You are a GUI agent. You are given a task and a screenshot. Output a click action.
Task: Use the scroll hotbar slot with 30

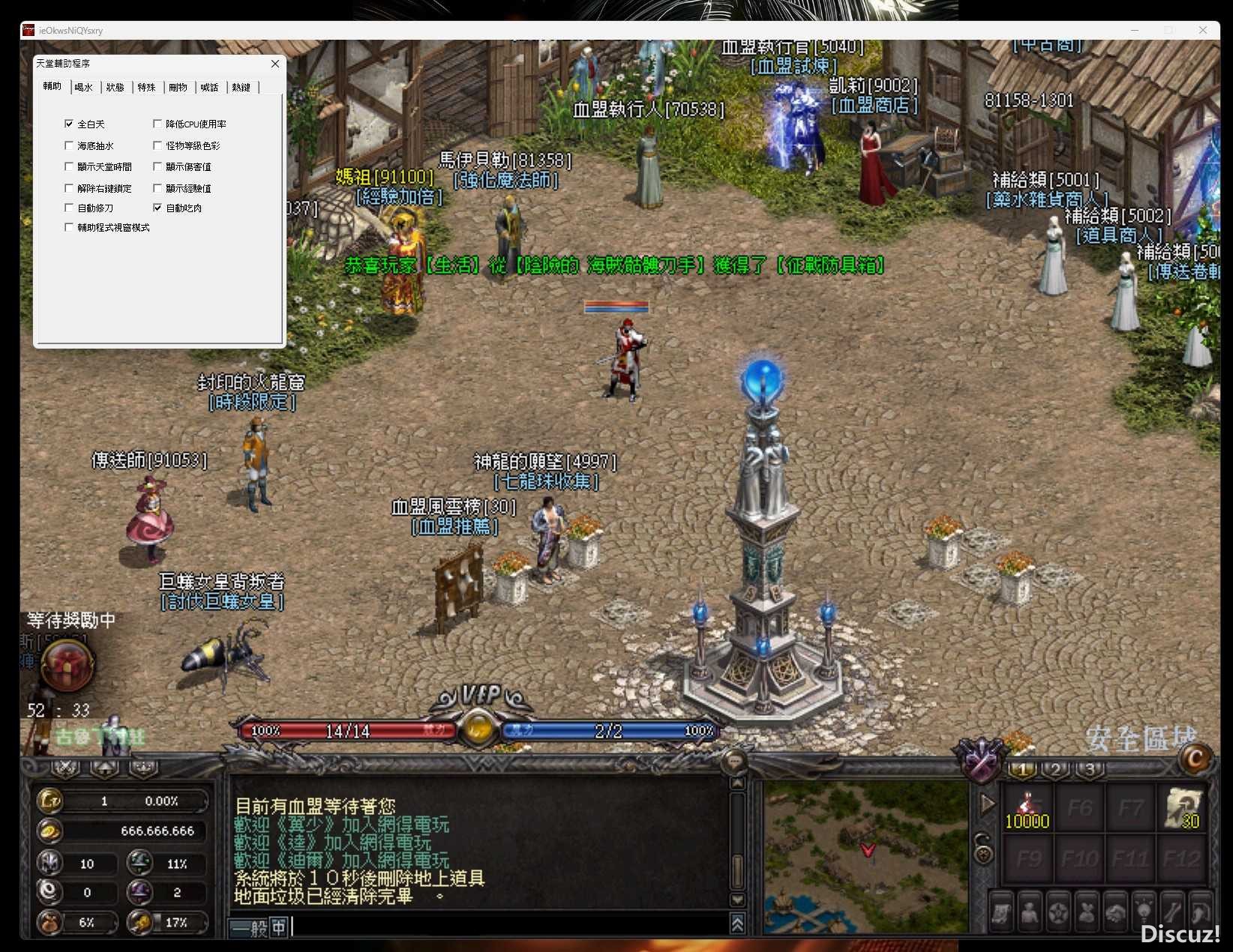click(x=1183, y=808)
